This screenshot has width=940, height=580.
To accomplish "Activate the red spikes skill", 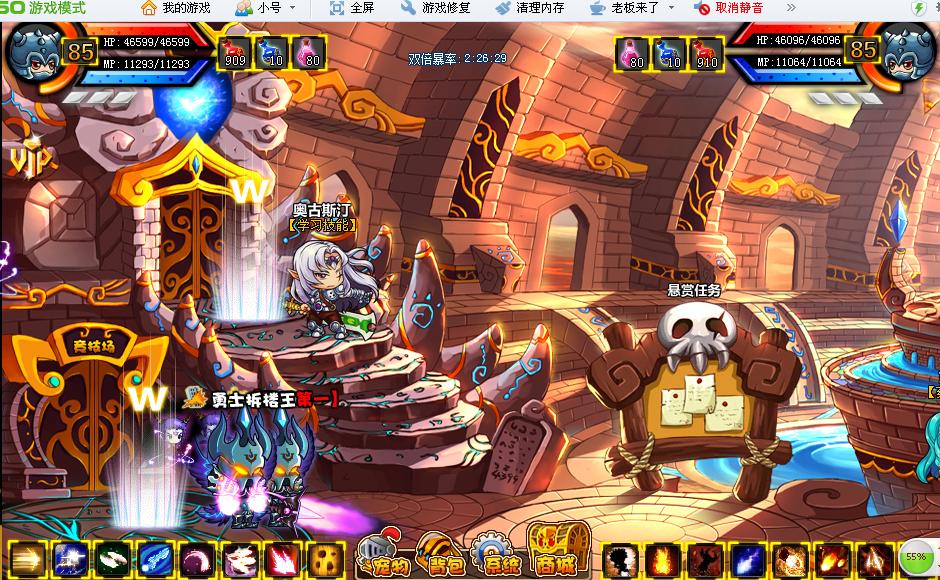I will (x=283, y=559).
